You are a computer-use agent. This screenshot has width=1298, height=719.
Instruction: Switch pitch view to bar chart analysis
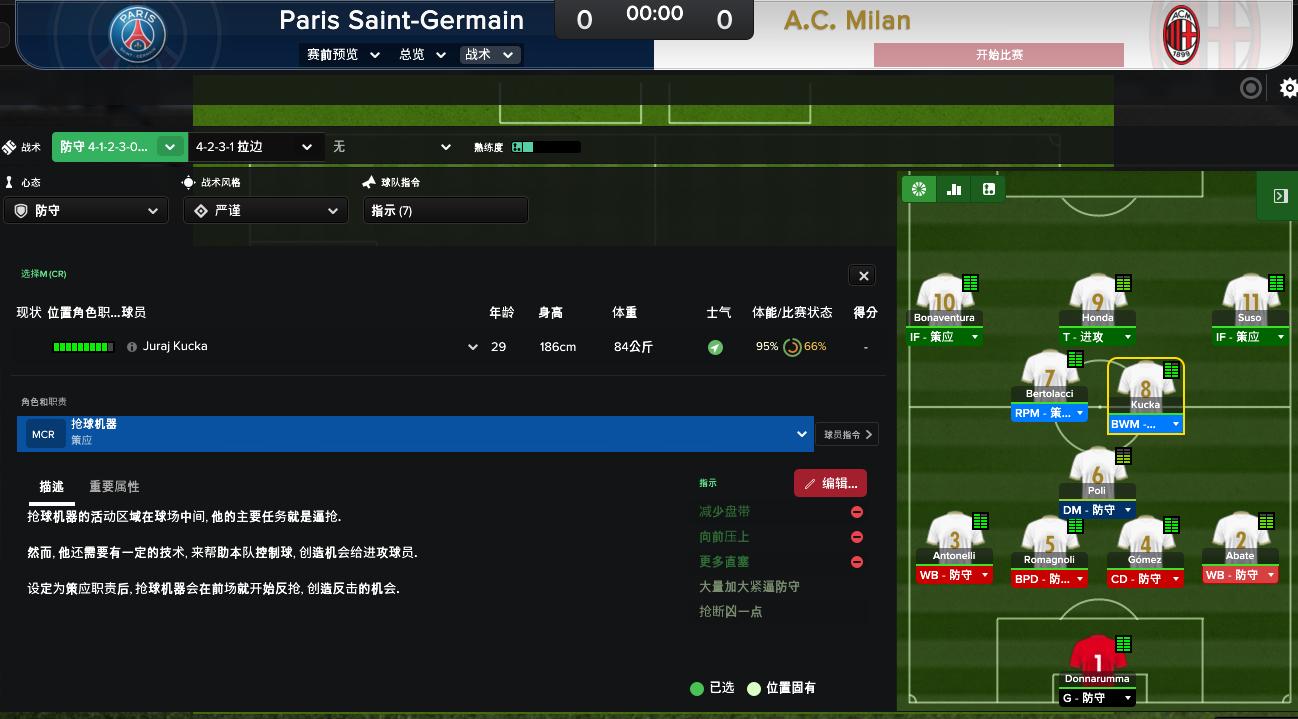tap(954, 189)
